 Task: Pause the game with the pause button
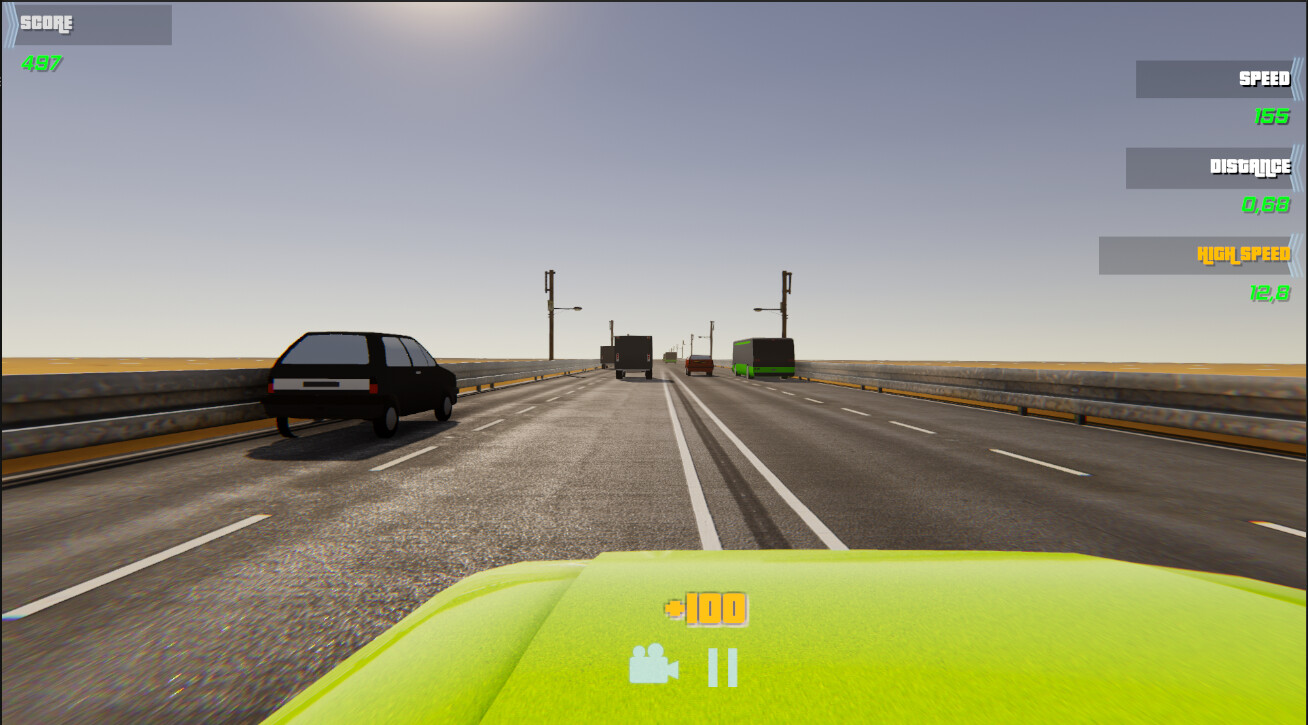pyautogui.click(x=722, y=667)
